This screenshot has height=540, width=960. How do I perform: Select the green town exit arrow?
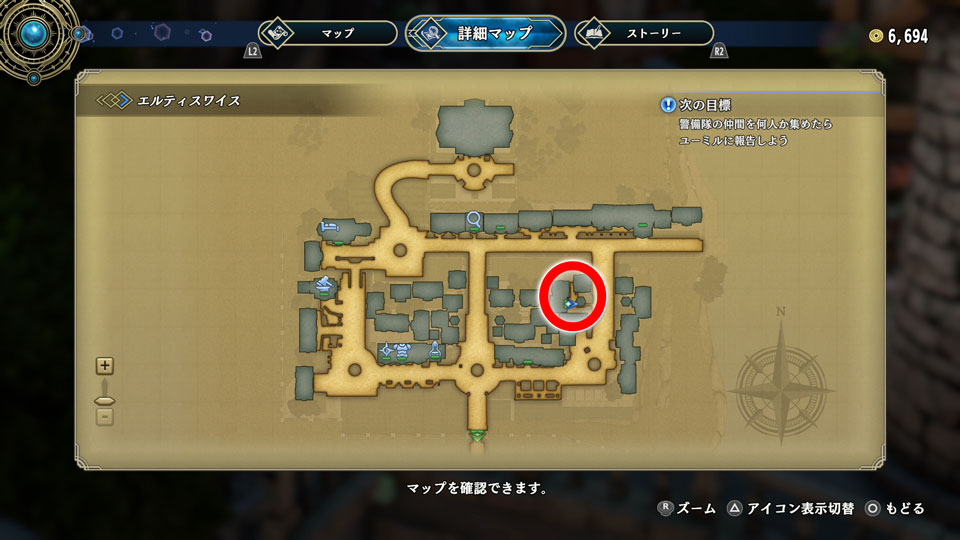click(477, 436)
